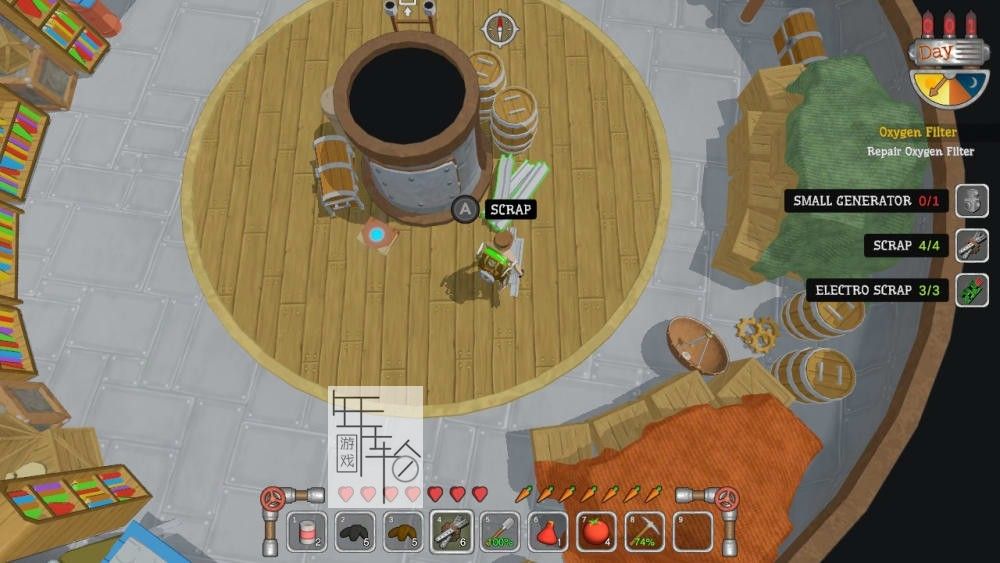Click the Electro Scrap requirement icon
This screenshot has height=563, width=1000.
coord(971,290)
